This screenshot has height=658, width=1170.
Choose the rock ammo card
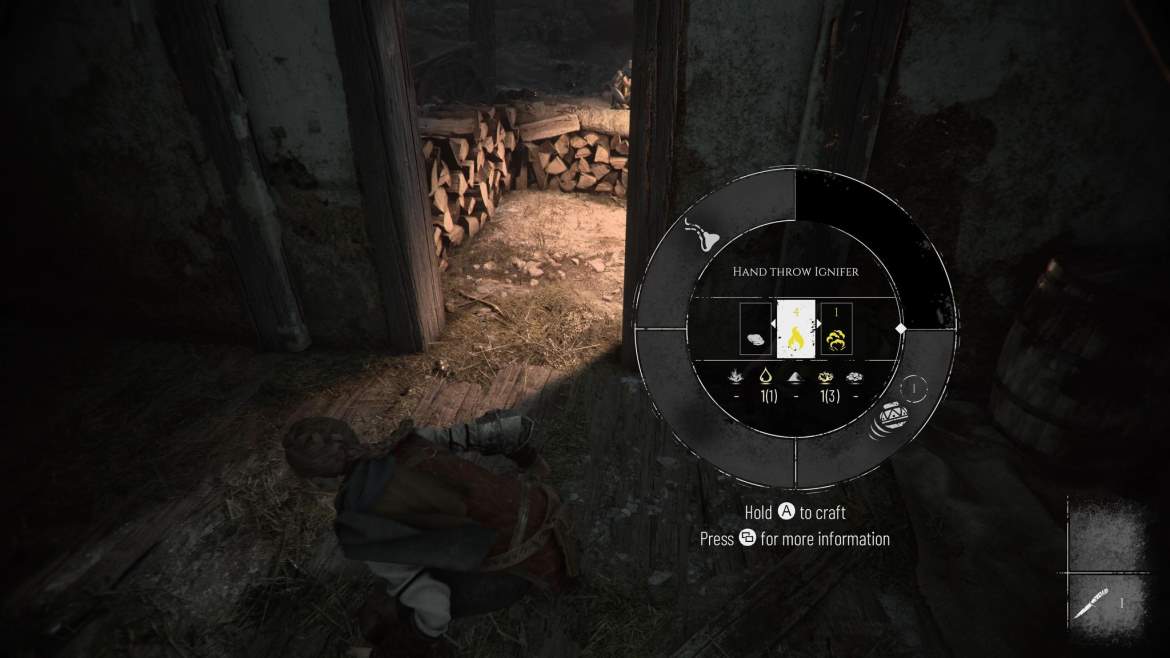tap(755, 329)
